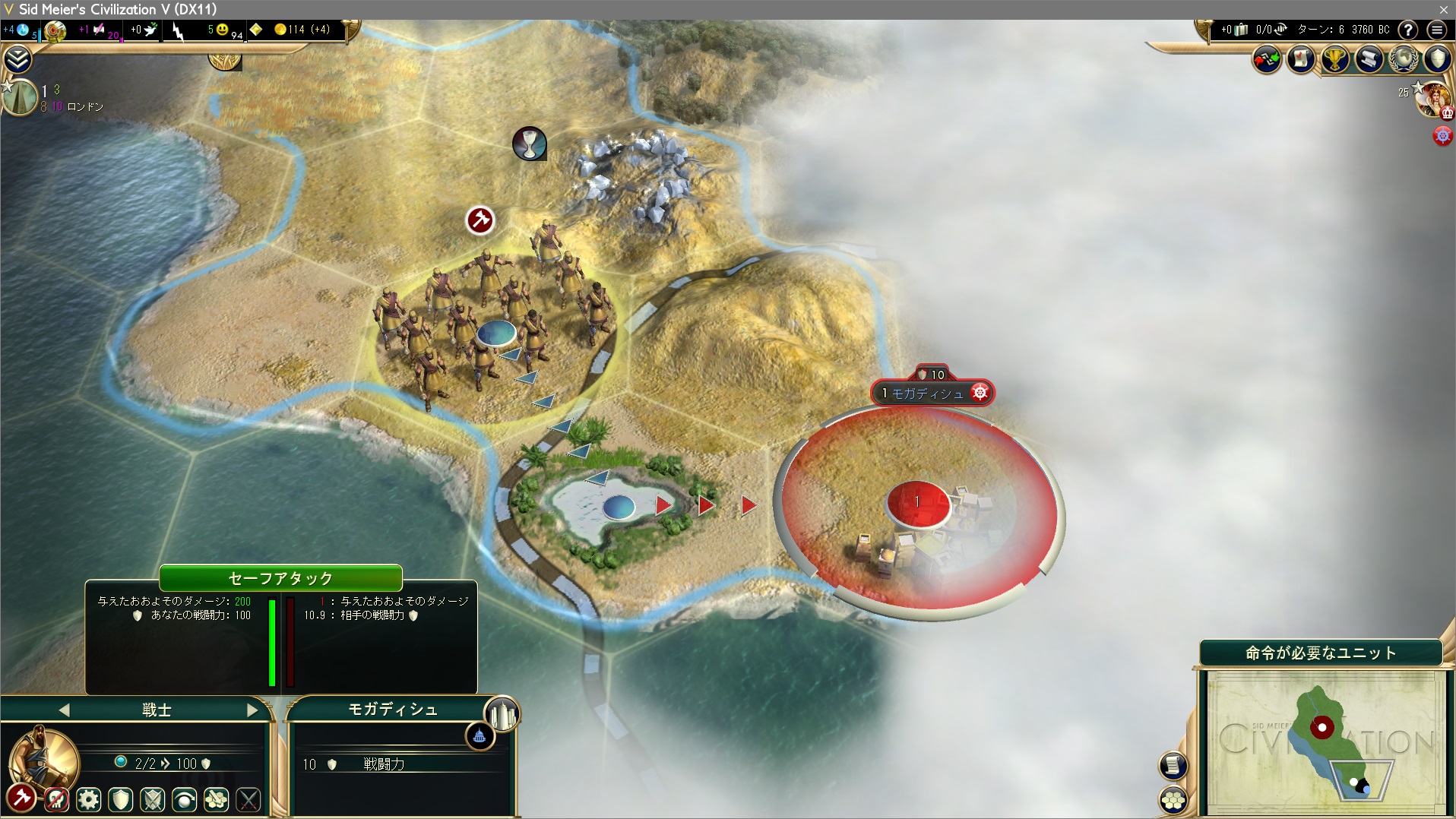Open the game menu hamburger button
Screen dimensions: 1456x819
click(1436, 30)
